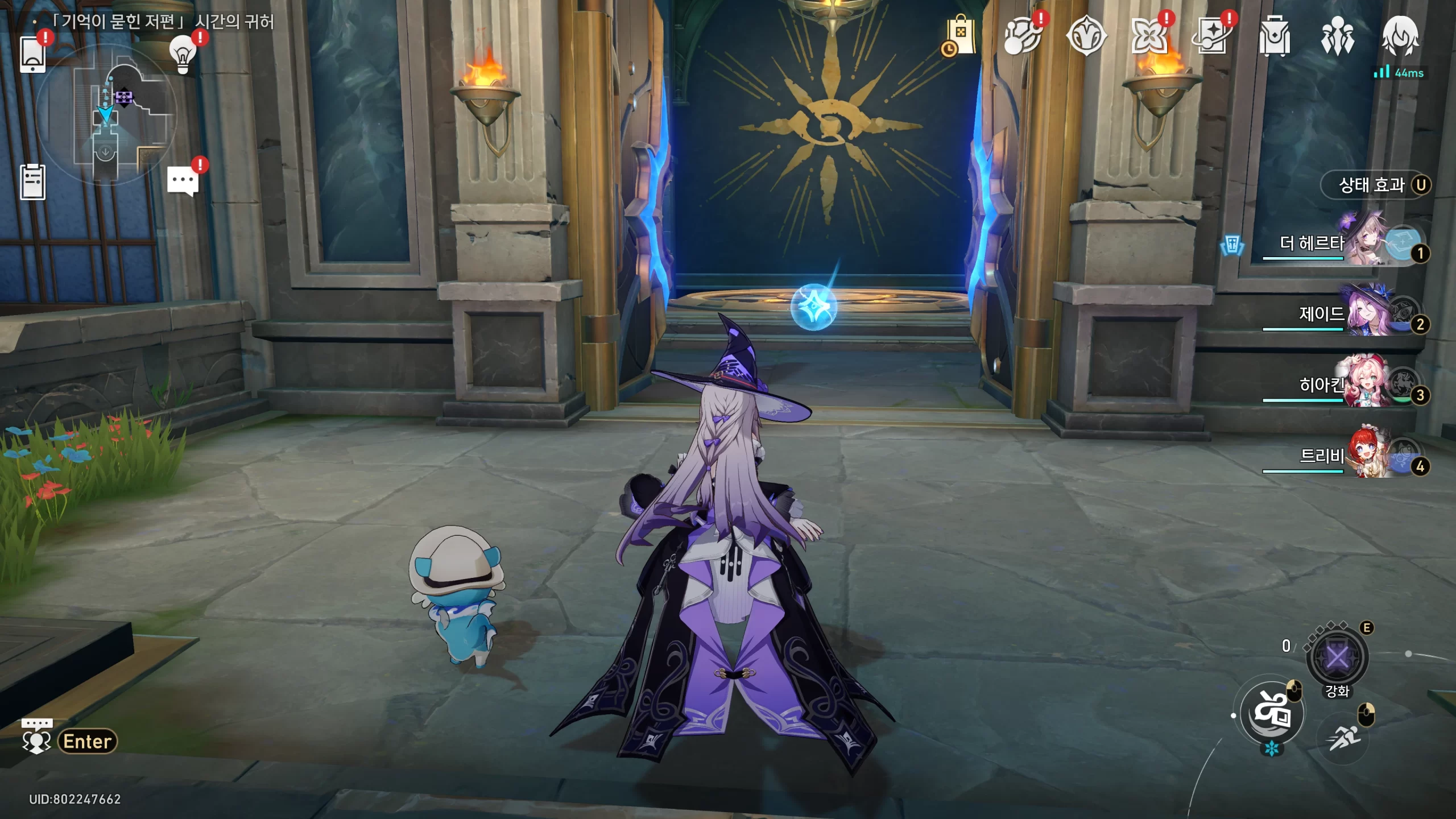The width and height of the screenshot is (1456, 819).
Task: Open the flower-shaped event icon
Action: [1148, 36]
